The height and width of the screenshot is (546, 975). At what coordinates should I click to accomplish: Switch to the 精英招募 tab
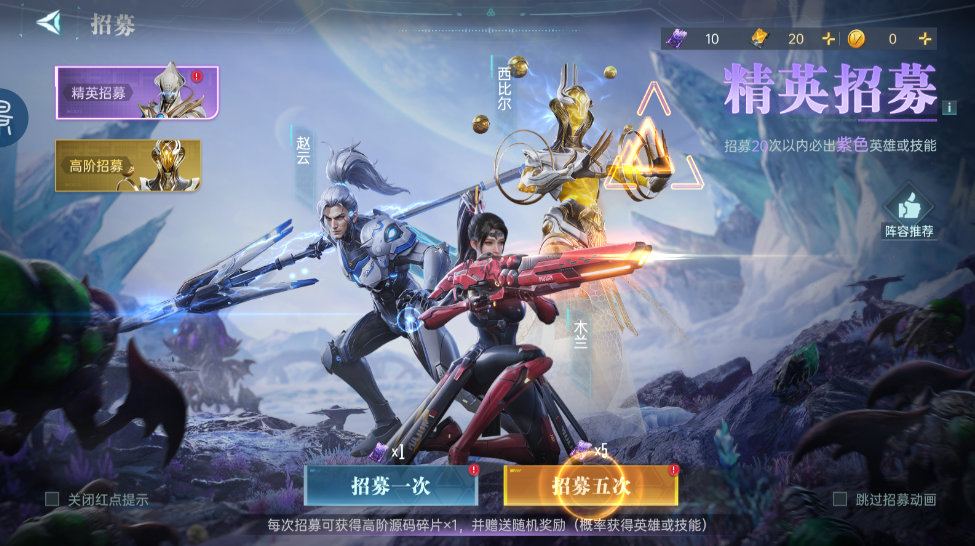coord(137,93)
